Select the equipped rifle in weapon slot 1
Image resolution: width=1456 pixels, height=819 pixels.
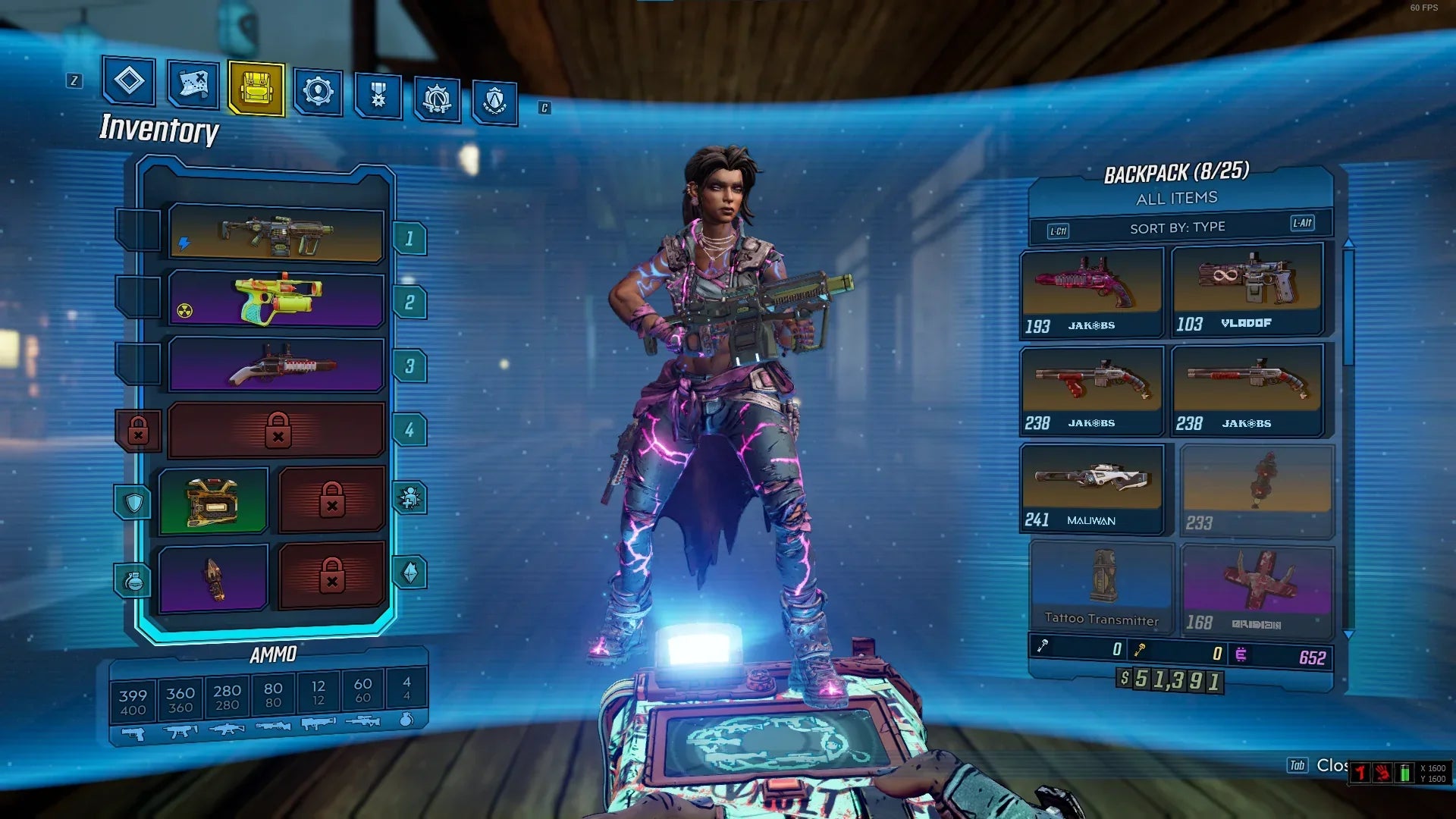[x=276, y=234]
